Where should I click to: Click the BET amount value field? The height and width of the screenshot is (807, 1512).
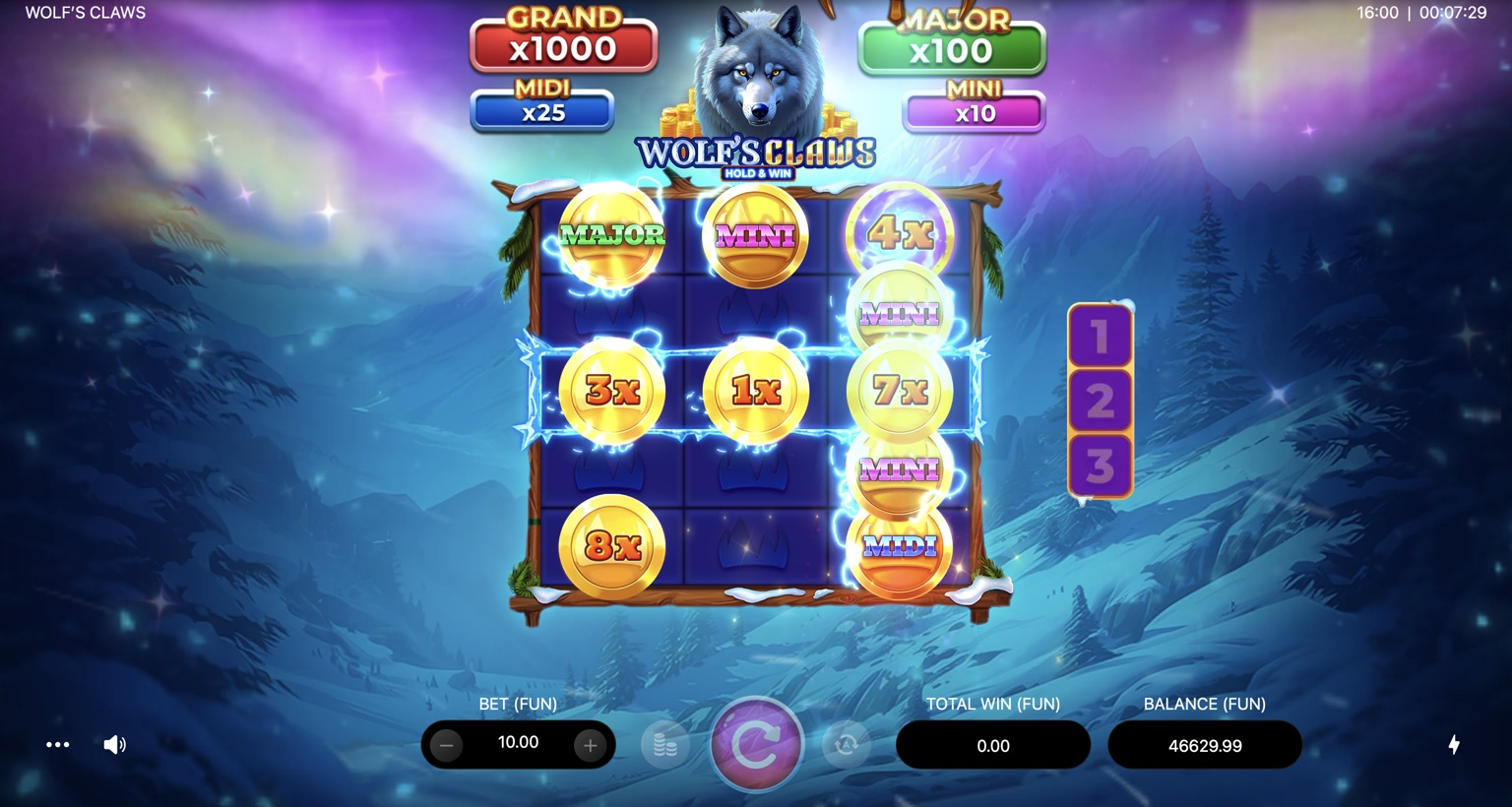click(518, 744)
